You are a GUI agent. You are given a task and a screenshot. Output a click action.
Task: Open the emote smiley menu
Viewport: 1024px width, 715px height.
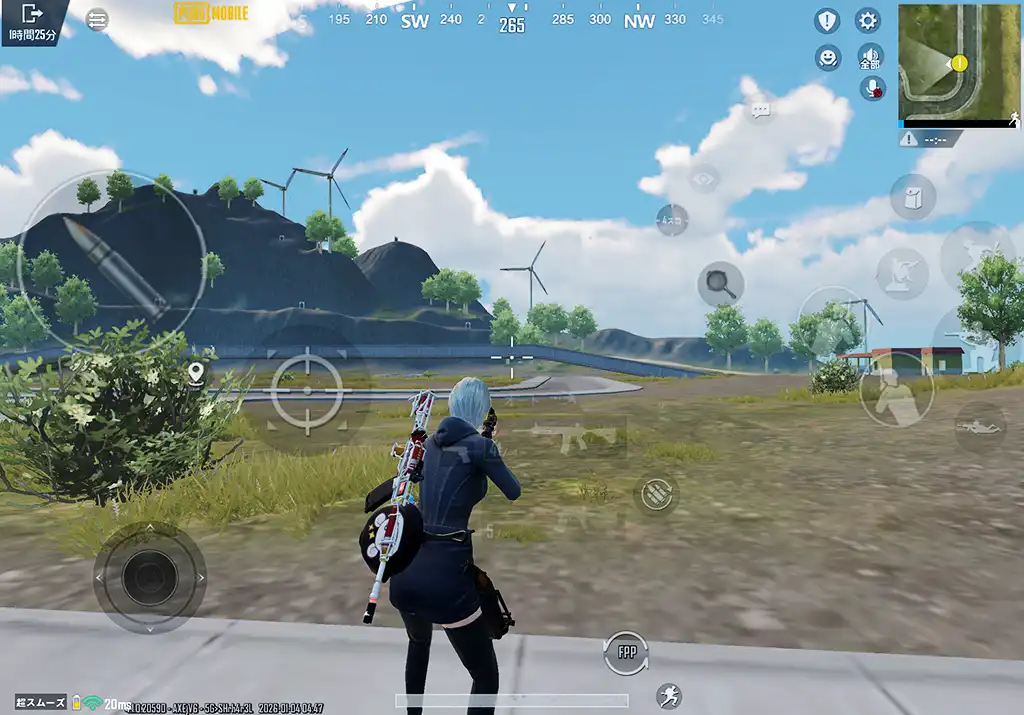(x=828, y=57)
